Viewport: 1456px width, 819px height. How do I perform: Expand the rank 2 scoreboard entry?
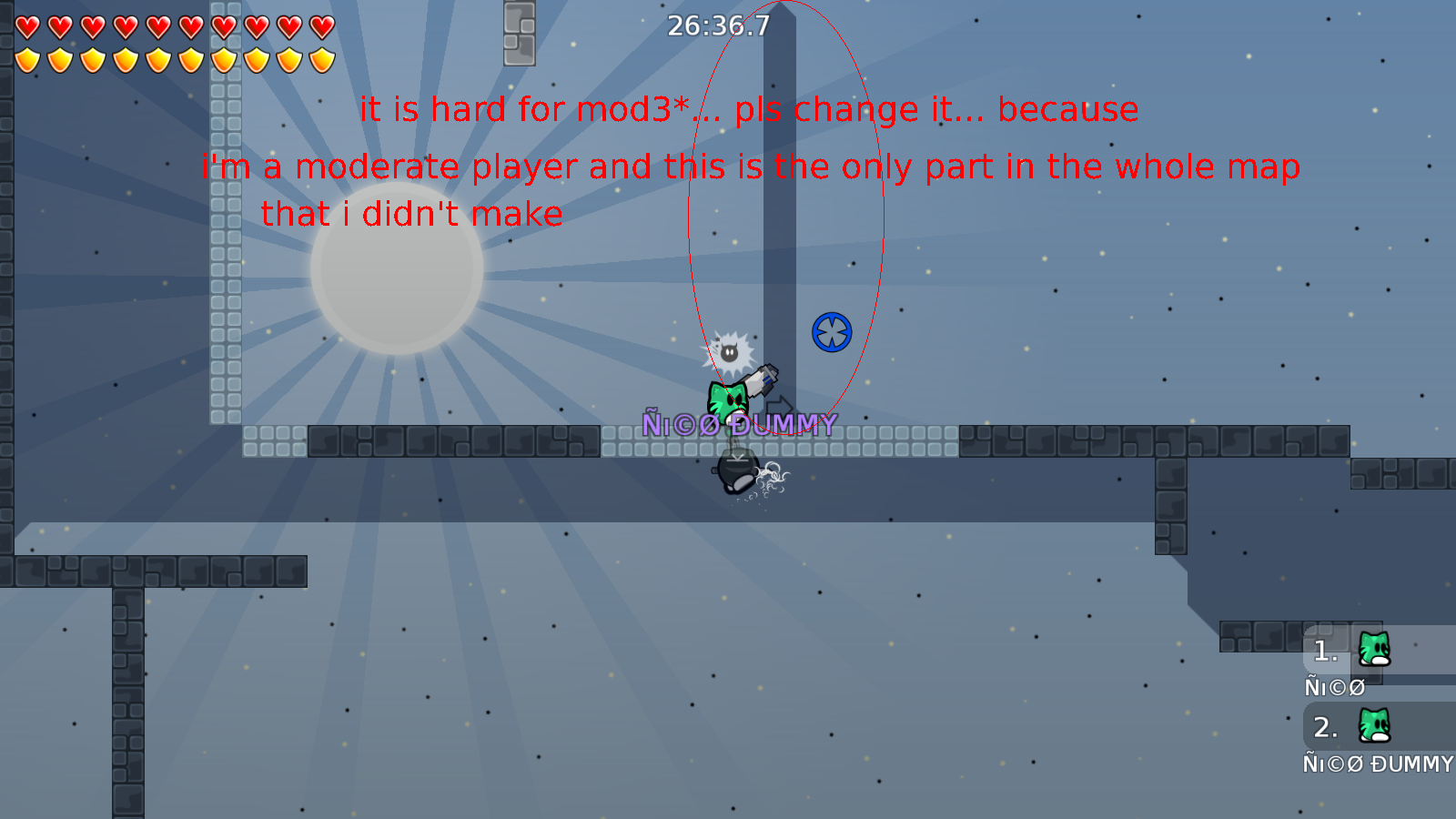click(1326, 727)
